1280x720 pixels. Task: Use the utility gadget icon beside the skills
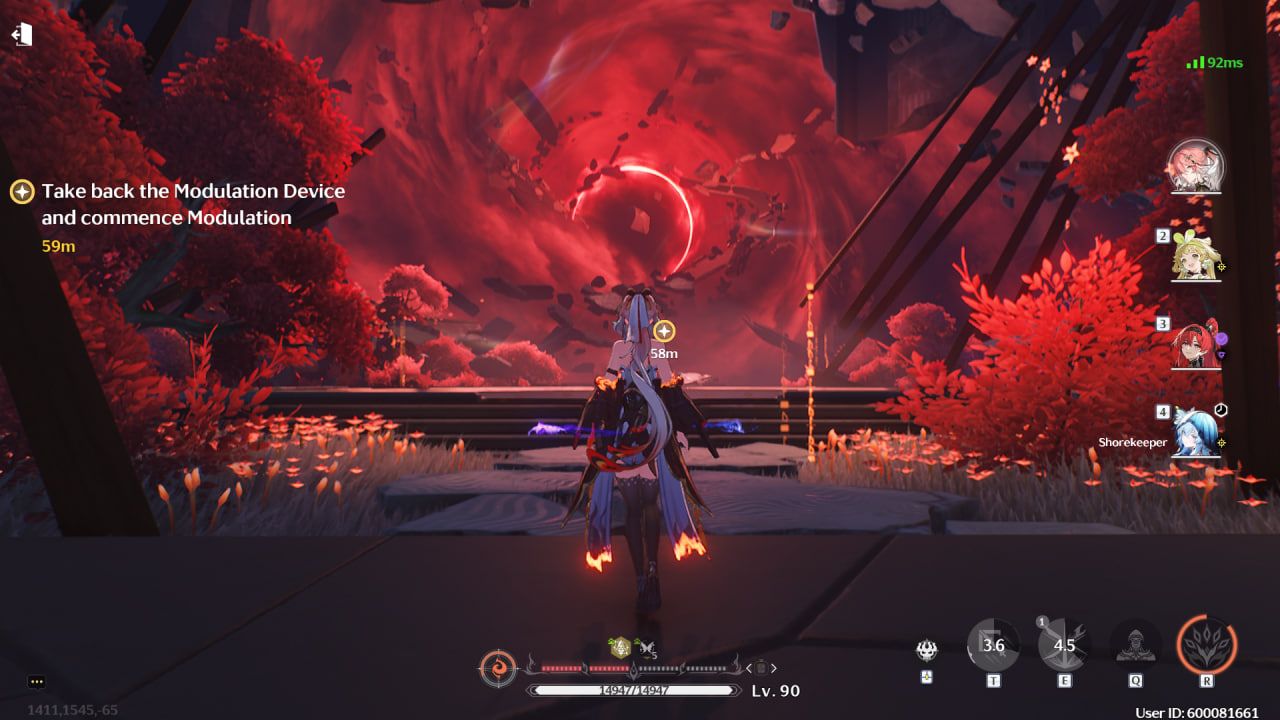click(x=927, y=651)
